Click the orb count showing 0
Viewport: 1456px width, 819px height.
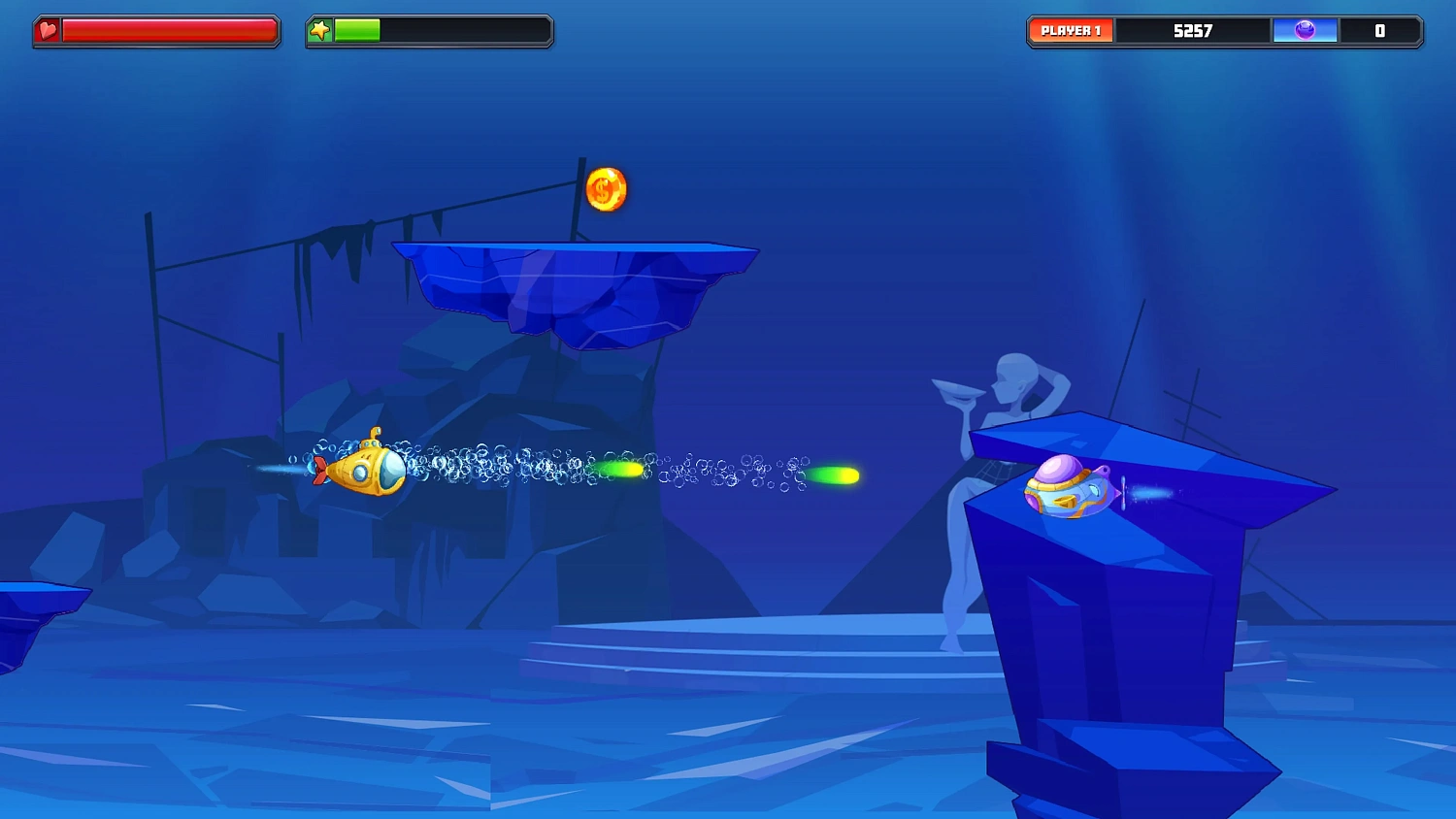coord(1378,30)
